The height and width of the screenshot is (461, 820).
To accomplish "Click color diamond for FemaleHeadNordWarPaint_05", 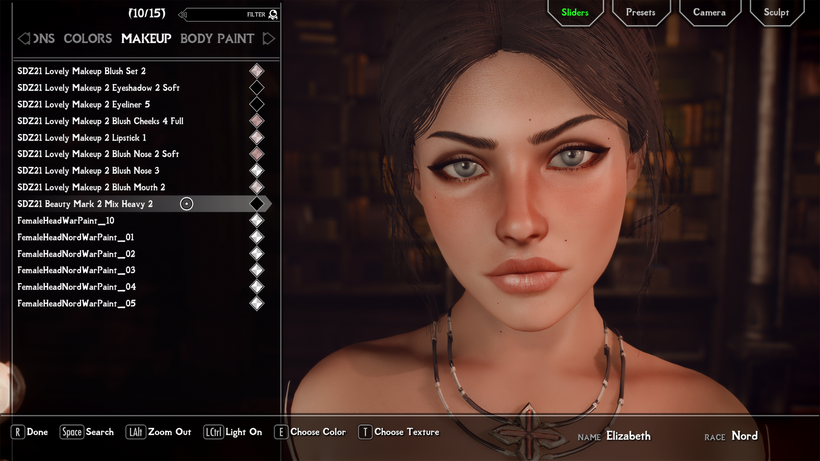I will (x=257, y=303).
